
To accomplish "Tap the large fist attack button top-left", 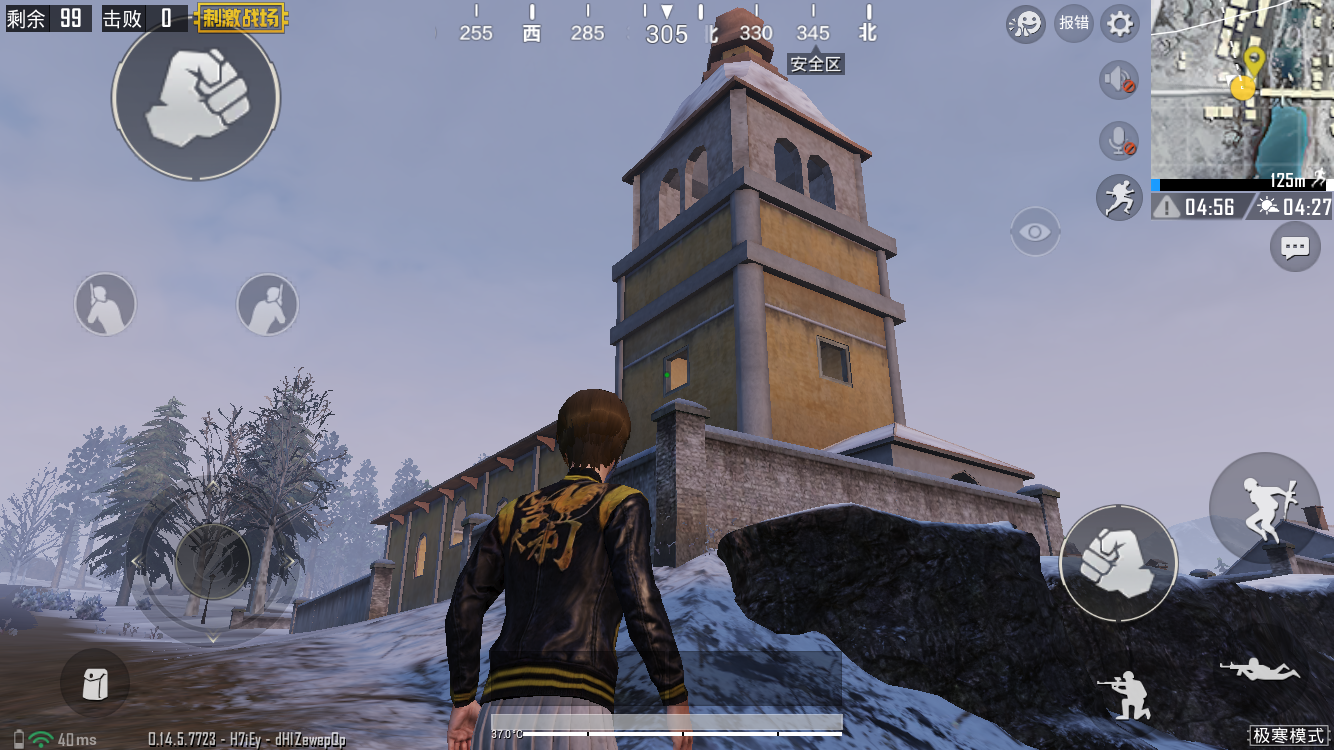I will (x=196, y=96).
